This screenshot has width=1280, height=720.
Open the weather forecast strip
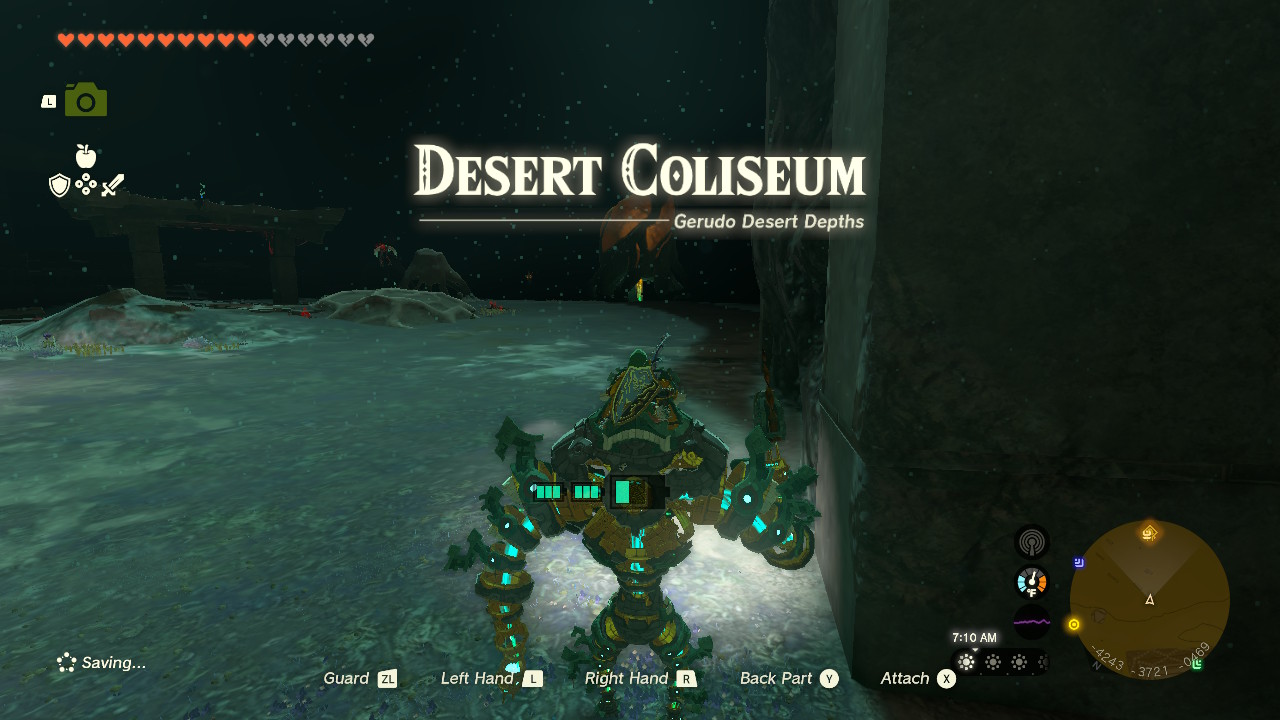(x=1000, y=662)
